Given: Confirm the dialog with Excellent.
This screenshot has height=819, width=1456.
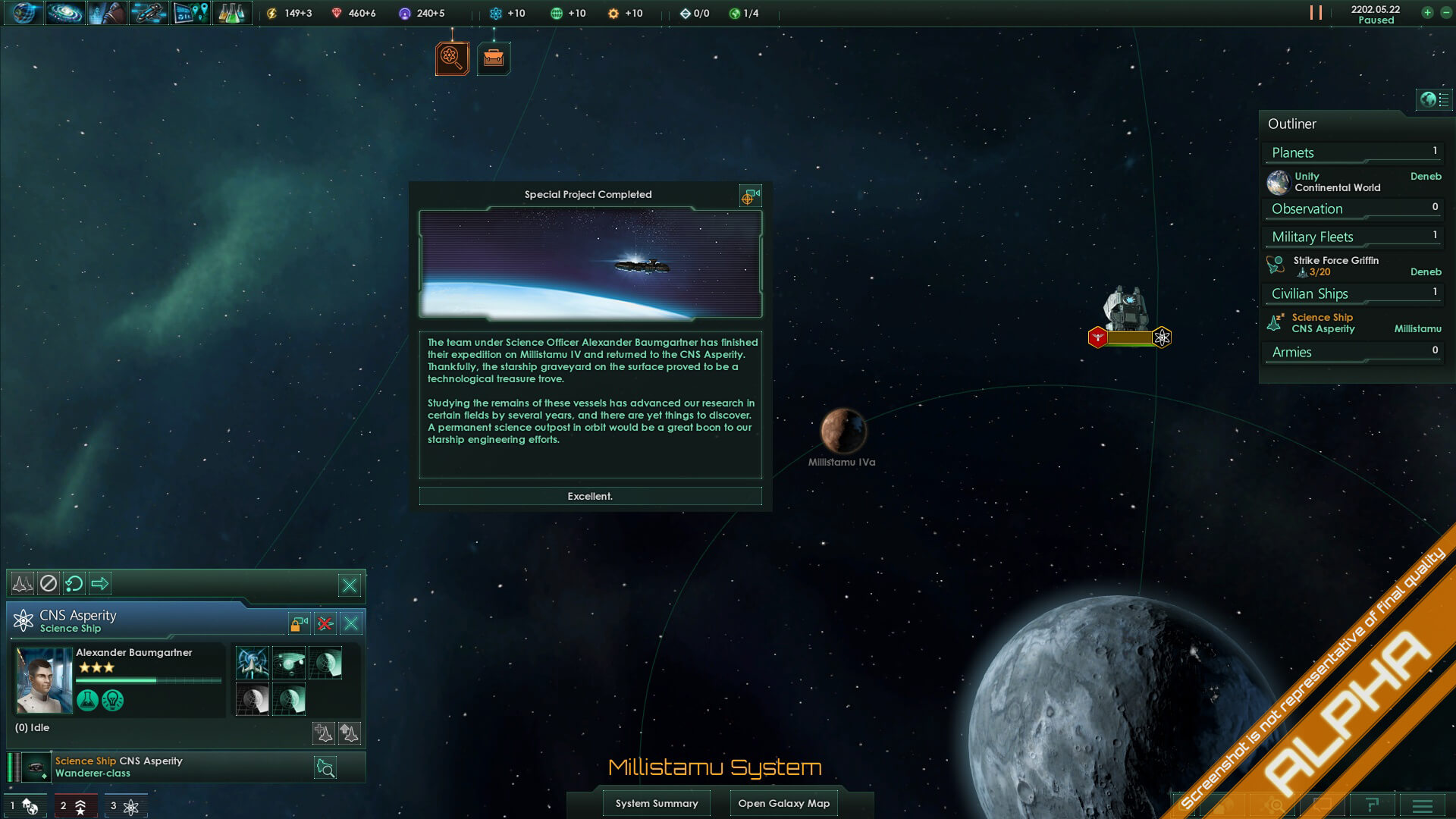Looking at the screenshot, I should point(590,496).
